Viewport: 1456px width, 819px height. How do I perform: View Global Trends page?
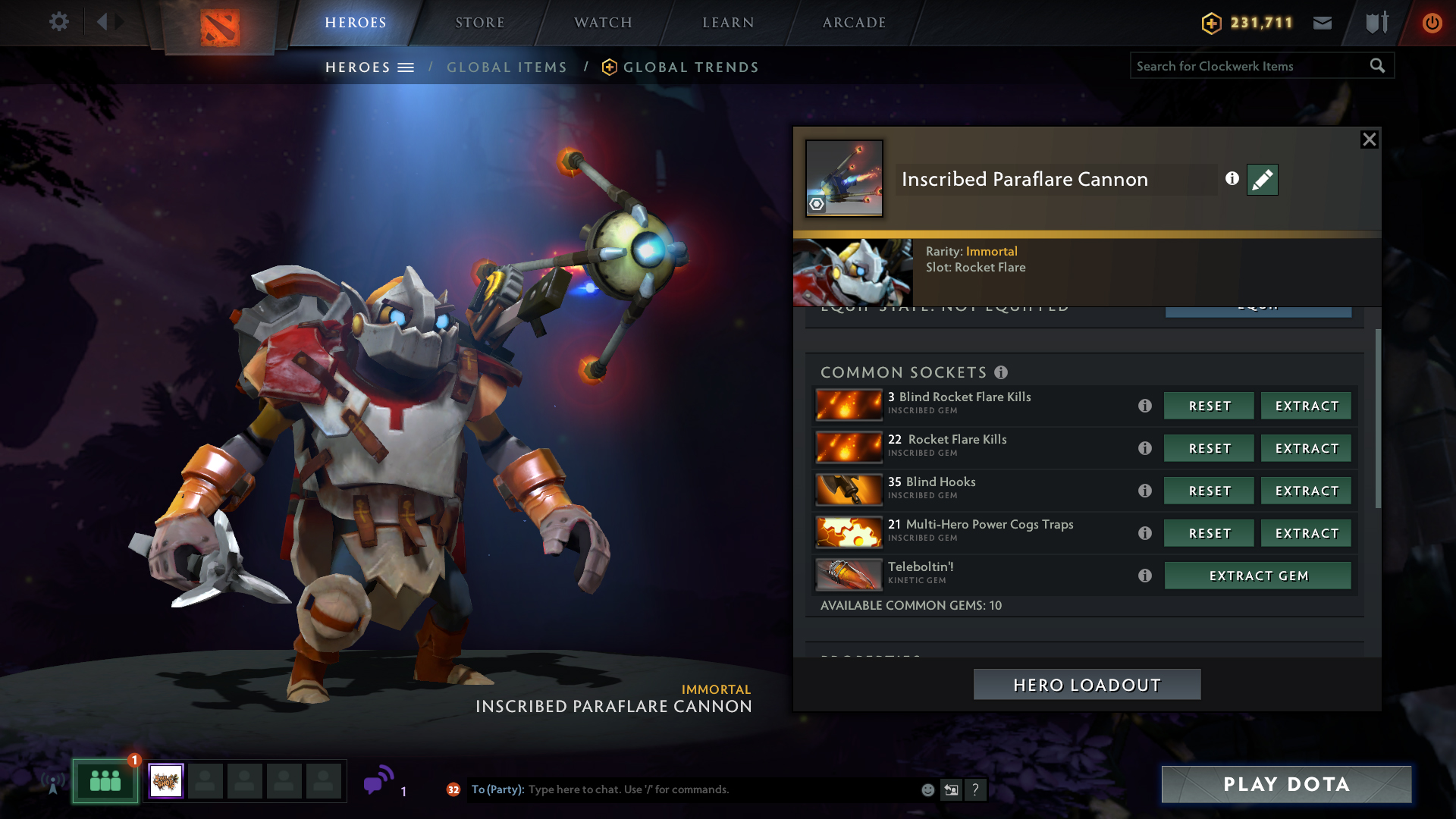click(x=690, y=67)
